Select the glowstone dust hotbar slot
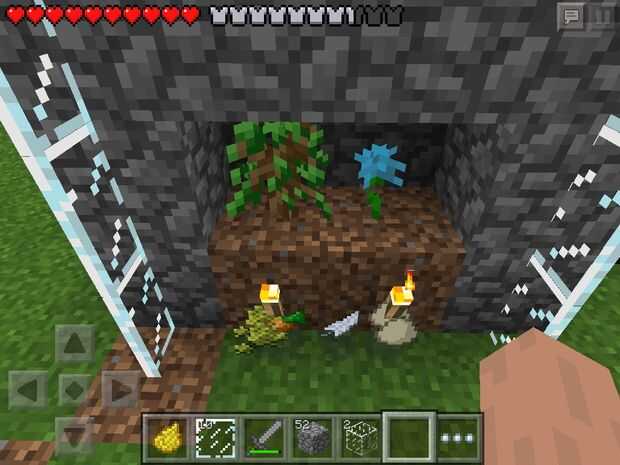The image size is (620, 465). click(167, 438)
